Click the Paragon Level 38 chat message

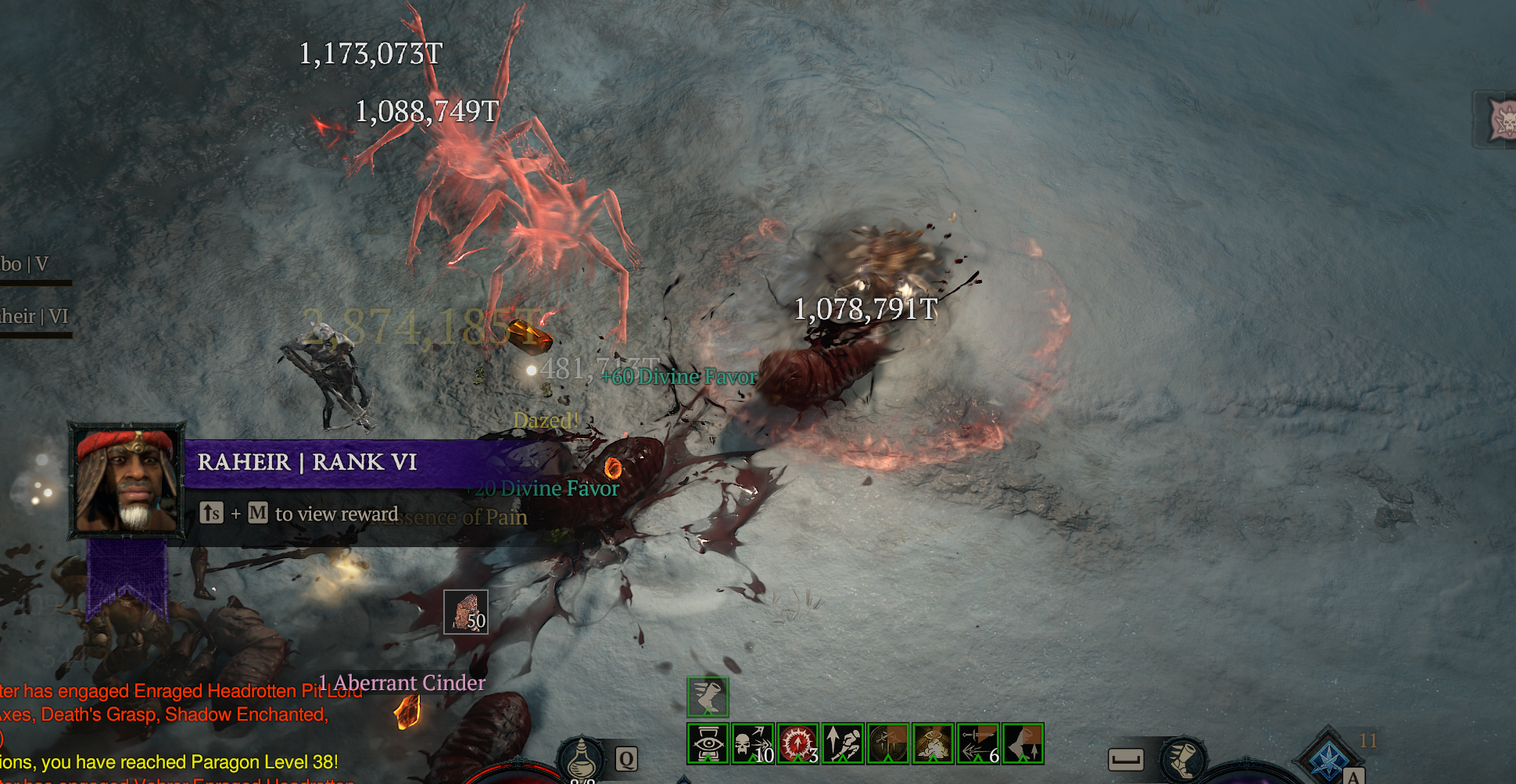(x=172, y=762)
